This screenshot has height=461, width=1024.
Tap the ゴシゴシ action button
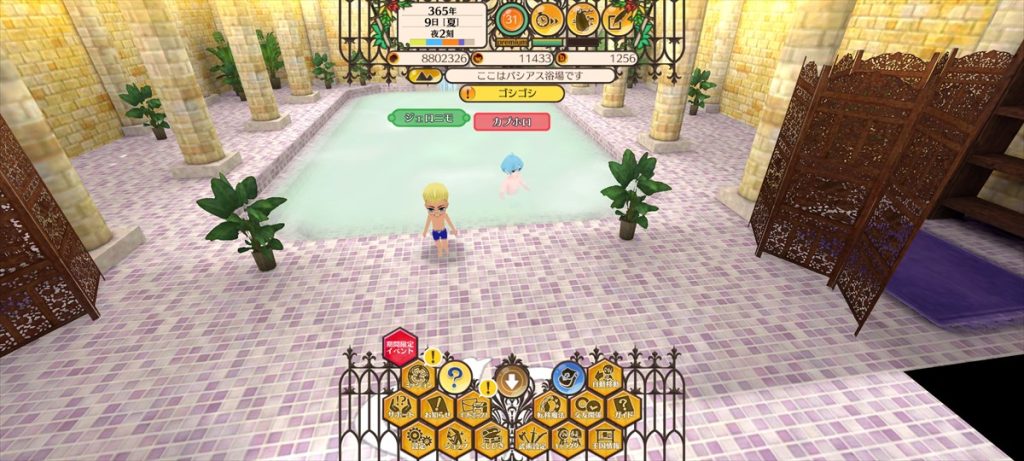pyautogui.click(x=512, y=93)
